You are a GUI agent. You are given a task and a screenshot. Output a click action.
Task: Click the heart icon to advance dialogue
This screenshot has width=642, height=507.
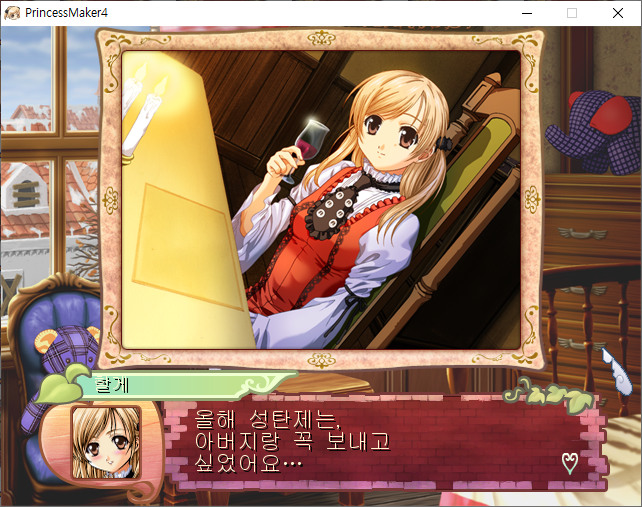pyautogui.click(x=570, y=463)
